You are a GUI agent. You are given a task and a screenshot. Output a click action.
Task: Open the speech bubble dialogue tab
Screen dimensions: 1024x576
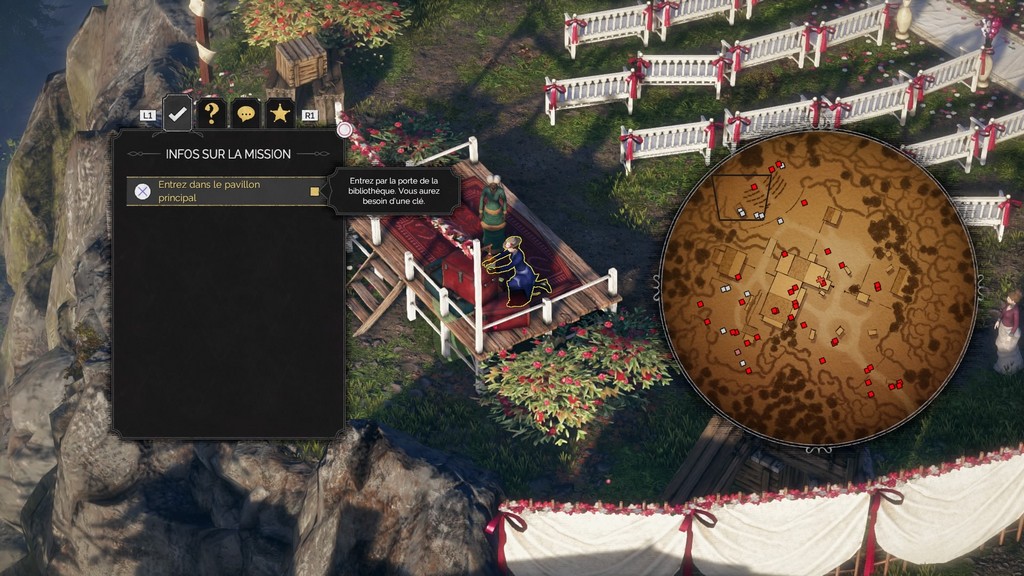[245, 113]
